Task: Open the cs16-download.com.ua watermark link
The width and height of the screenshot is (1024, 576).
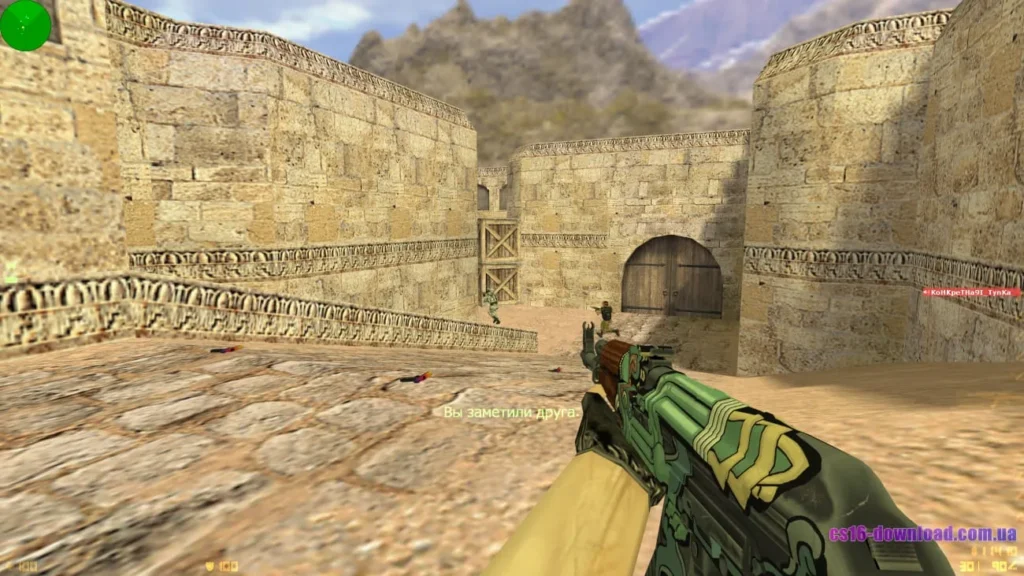Action: pos(922,534)
